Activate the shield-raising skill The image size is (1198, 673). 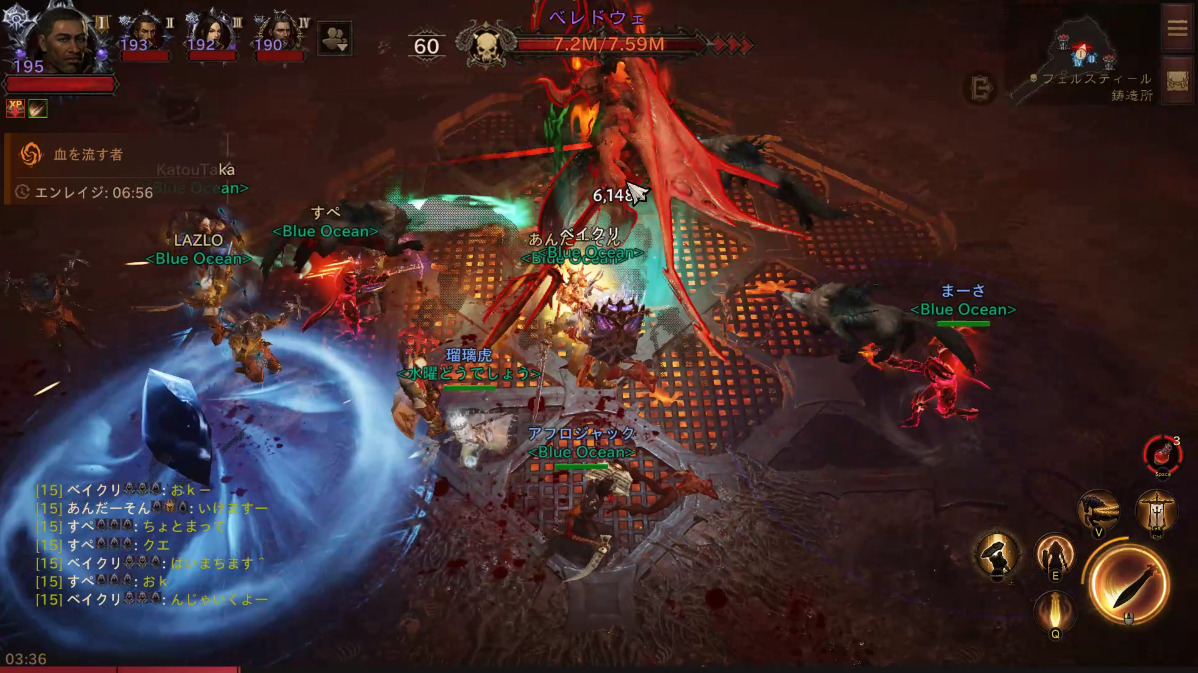pyautogui.click(x=997, y=554)
